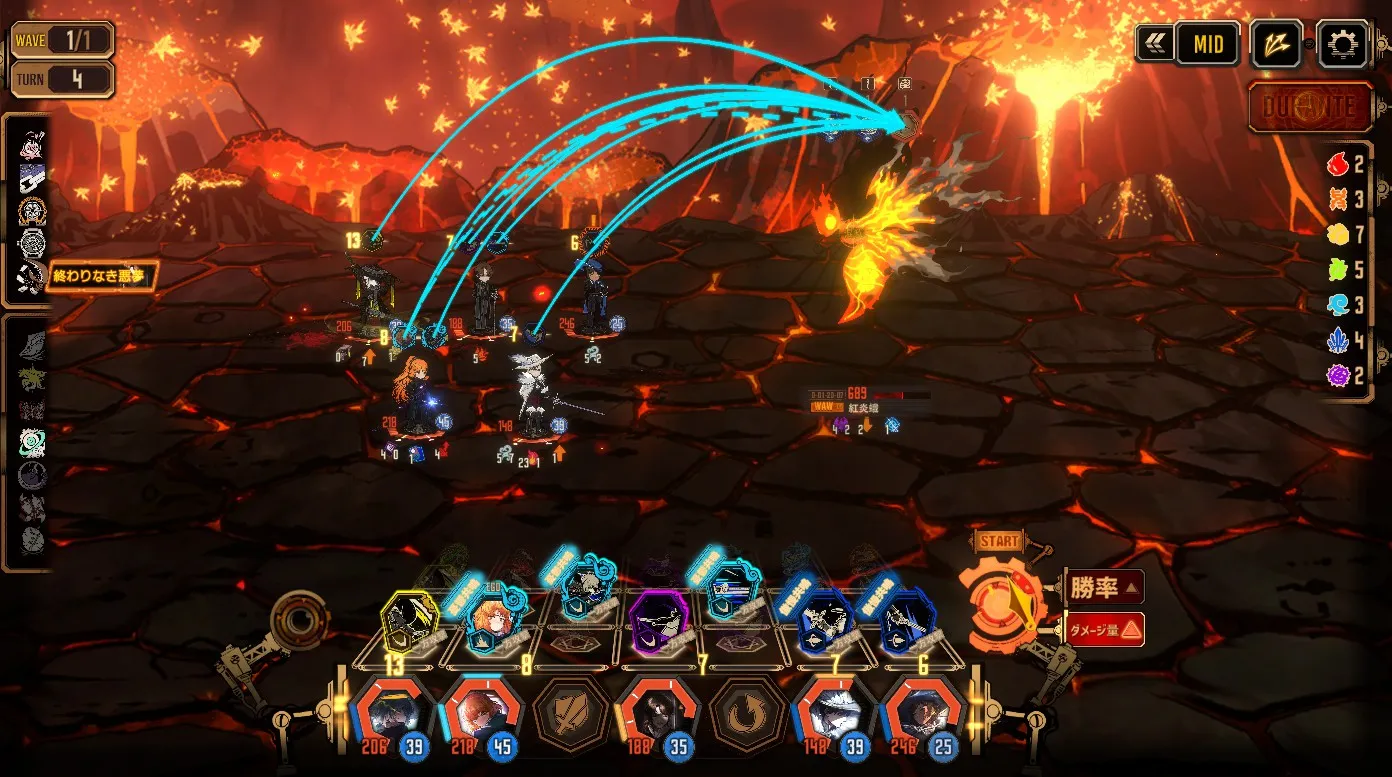Select the ダメージ量 damage auto option
The width and height of the screenshot is (1392, 777).
[1104, 629]
